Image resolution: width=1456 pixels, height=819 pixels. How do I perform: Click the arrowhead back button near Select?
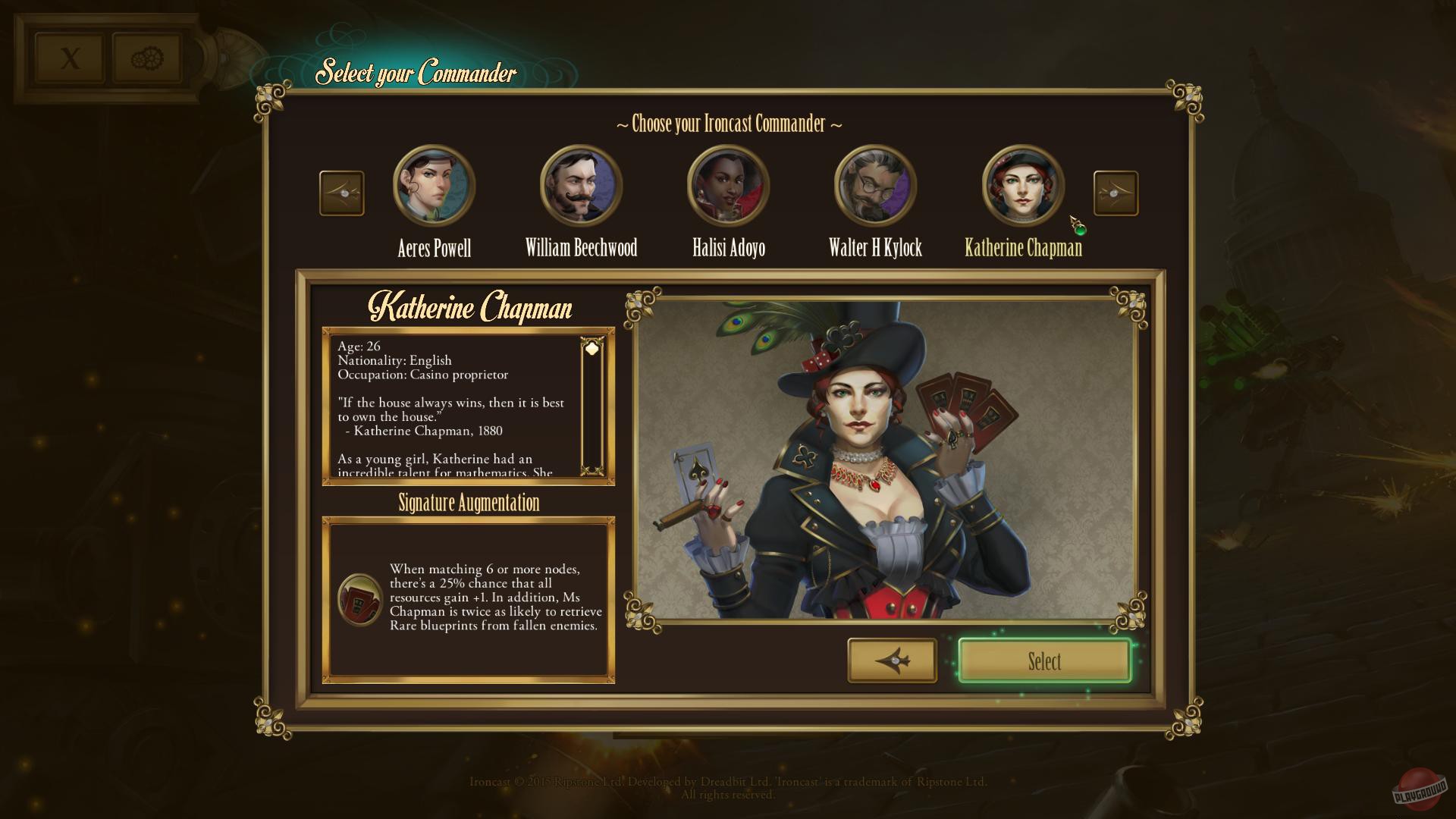[x=893, y=661]
